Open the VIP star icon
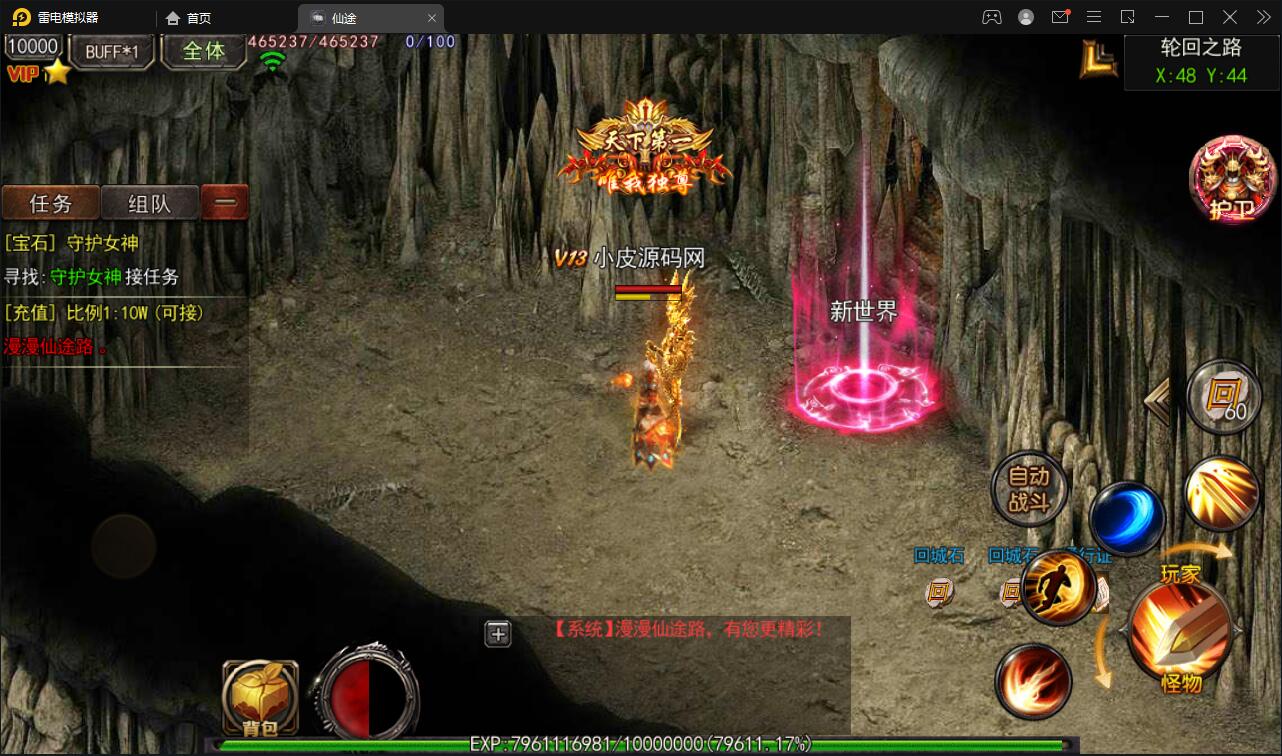 (58, 72)
